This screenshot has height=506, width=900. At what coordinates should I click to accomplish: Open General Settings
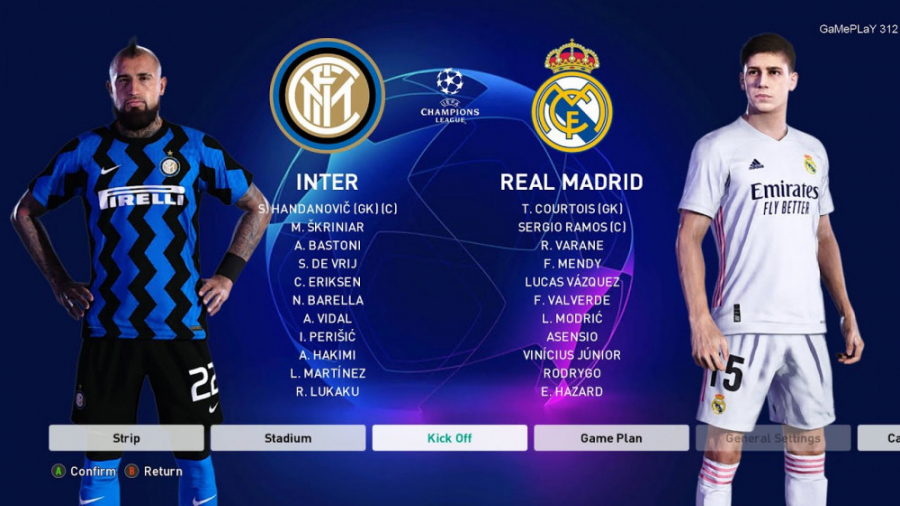pos(772,438)
